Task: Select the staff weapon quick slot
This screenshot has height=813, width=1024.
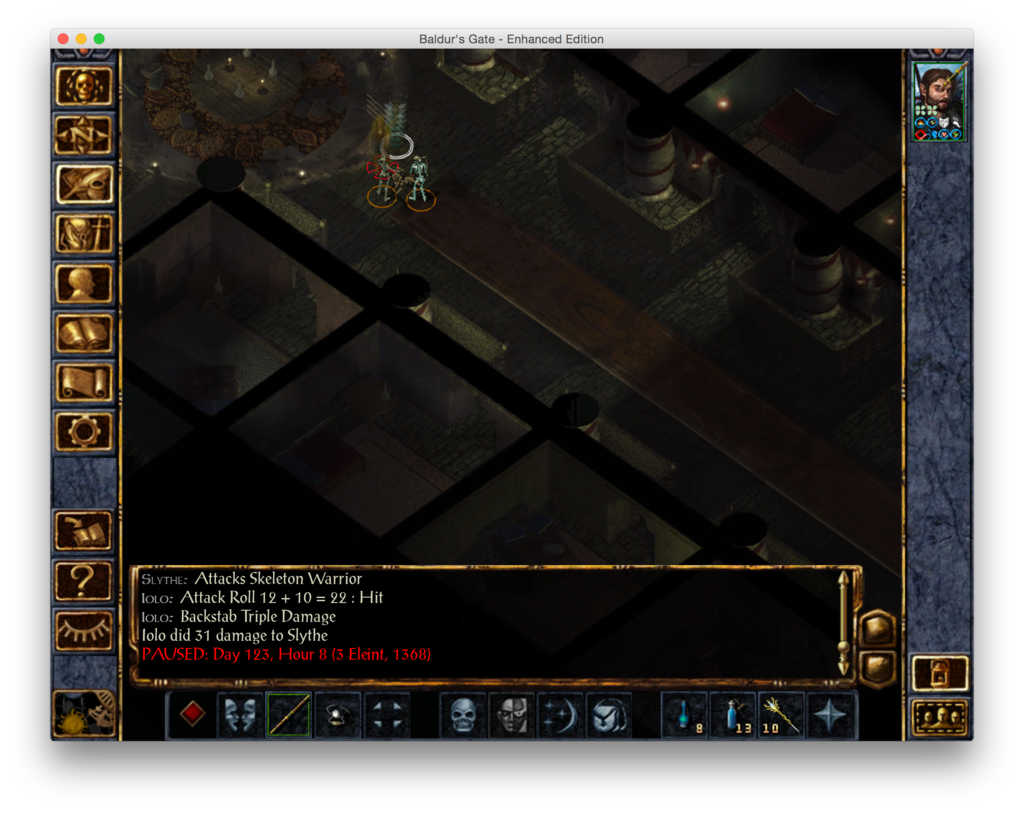Action: [289, 715]
